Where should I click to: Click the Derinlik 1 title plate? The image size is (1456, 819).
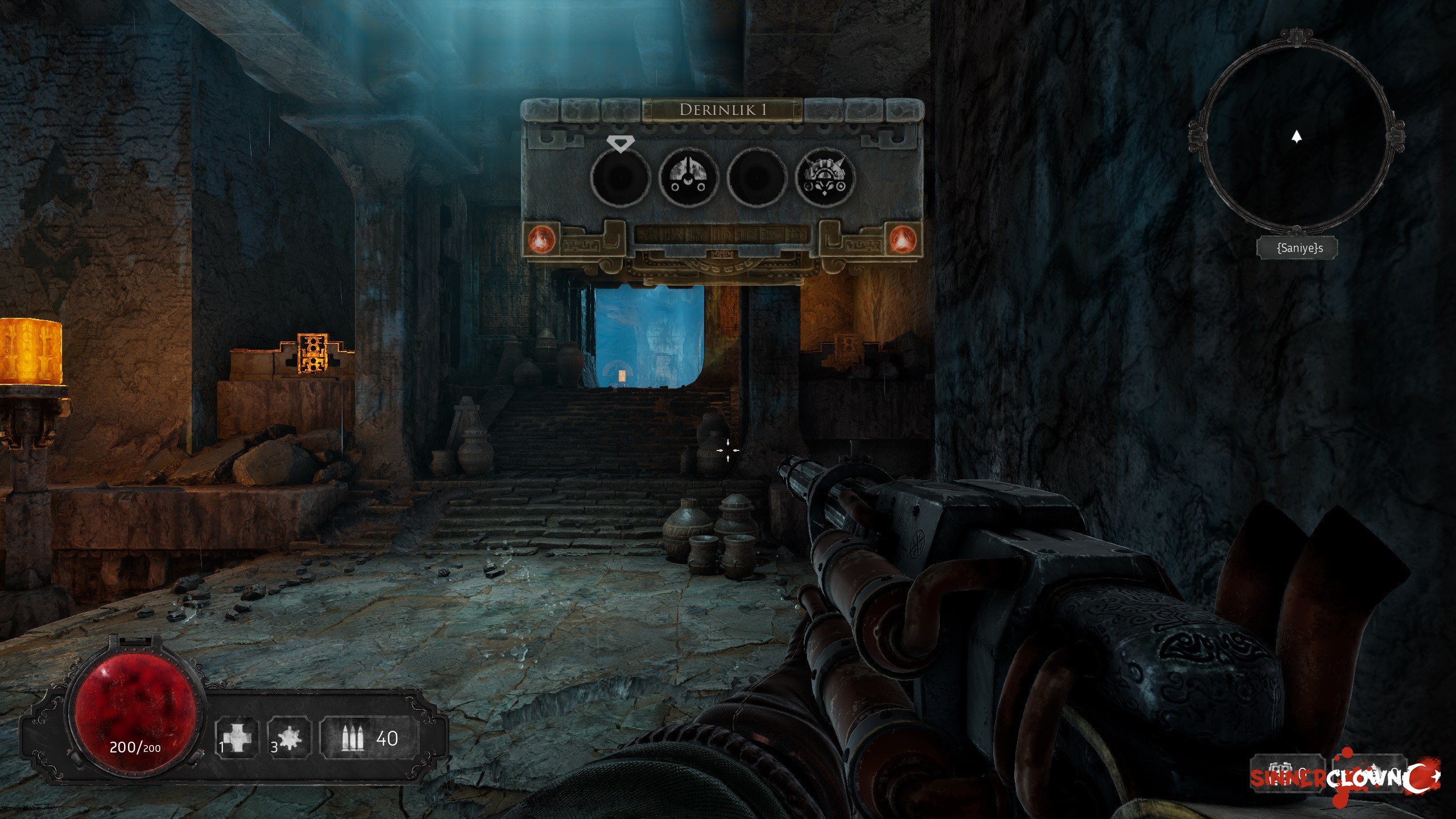pyautogui.click(x=722, y=110)
